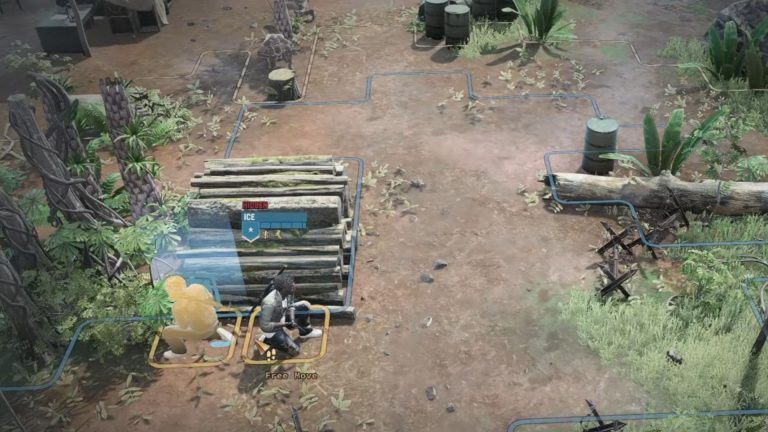This screenshot has height=432, width=768.
Task: Select the merc Ice in the outlined tile
Action: pos(281,318)
